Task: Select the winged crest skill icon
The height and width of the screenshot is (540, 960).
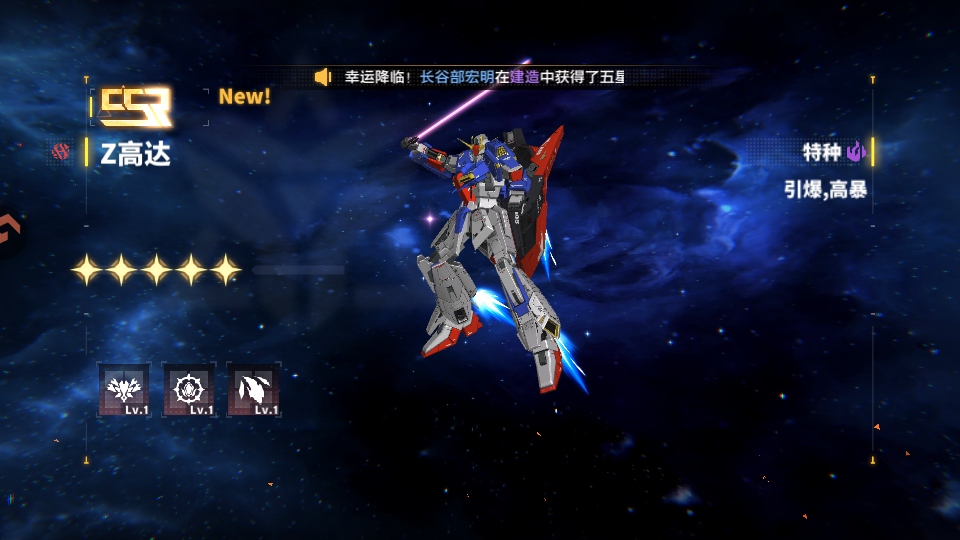Action: click(125, 388)
